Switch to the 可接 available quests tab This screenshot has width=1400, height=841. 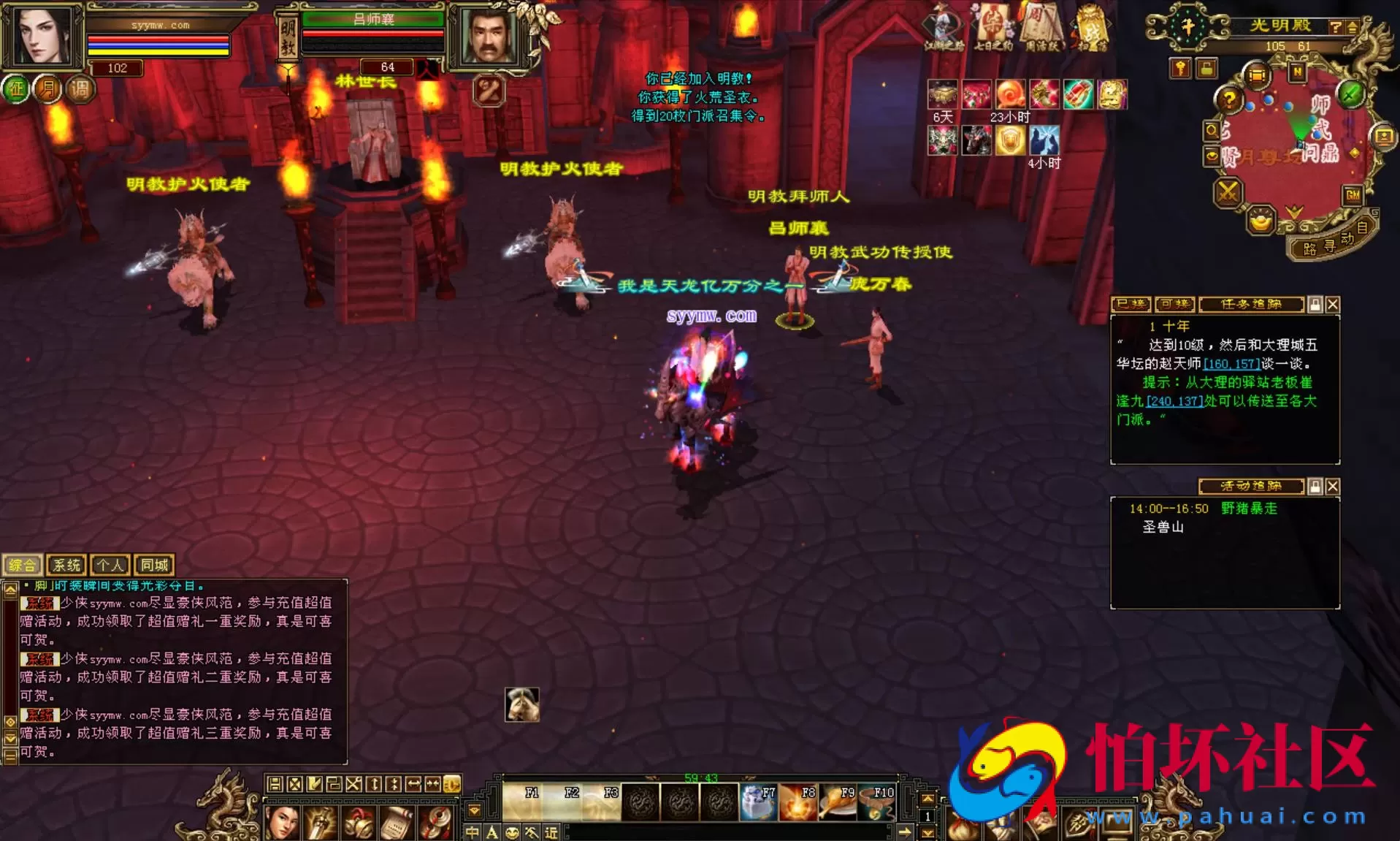[x=1174, y=304]
